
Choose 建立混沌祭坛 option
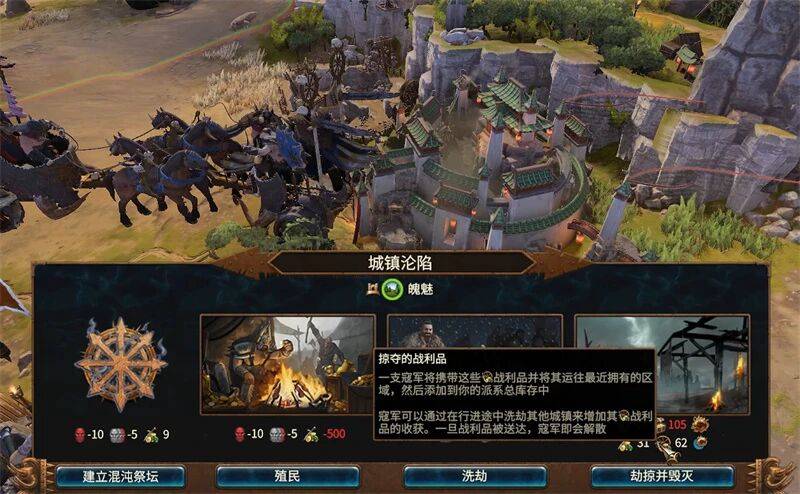tap(107, 476)
